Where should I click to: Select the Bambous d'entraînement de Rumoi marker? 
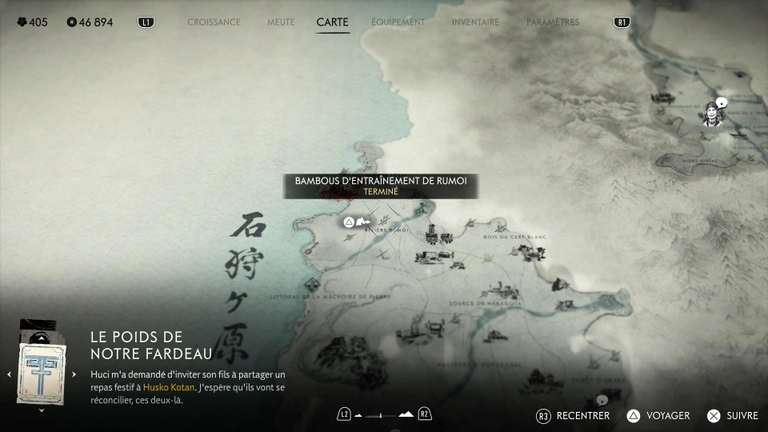(x=349, y=221)
